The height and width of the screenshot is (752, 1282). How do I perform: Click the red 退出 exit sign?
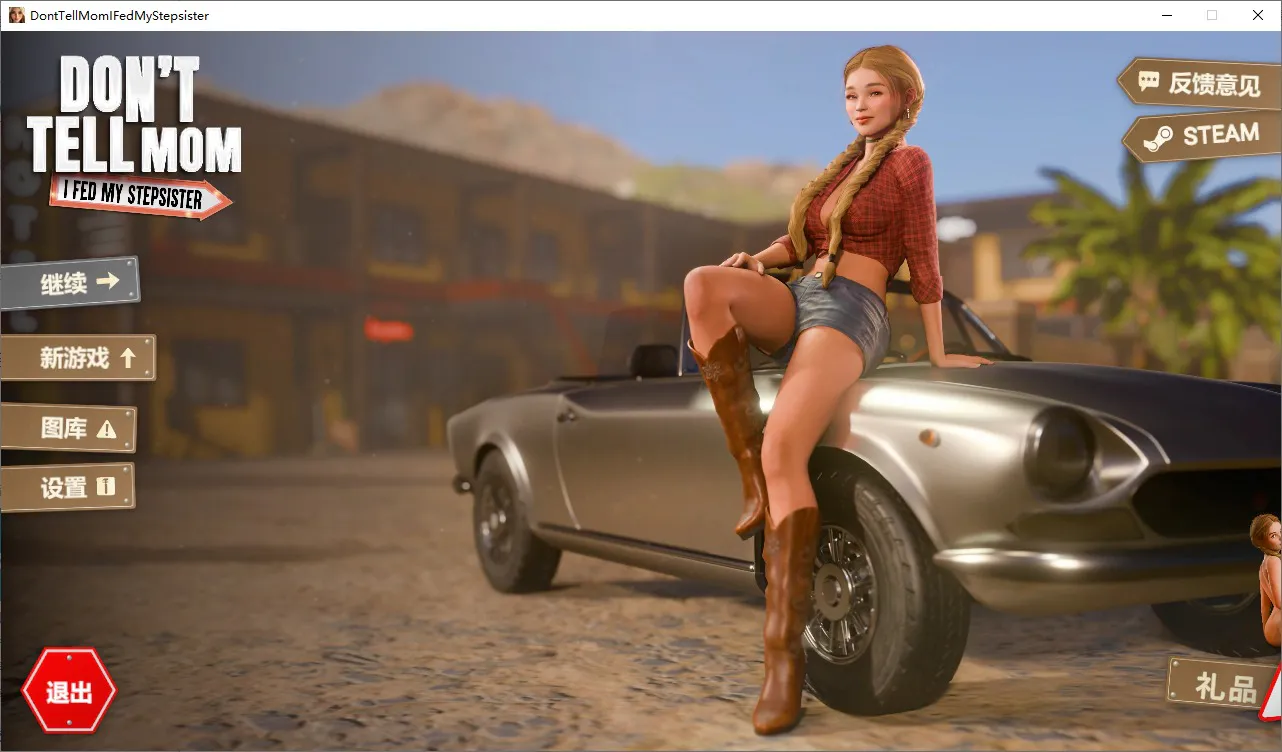tap(69, 691)
